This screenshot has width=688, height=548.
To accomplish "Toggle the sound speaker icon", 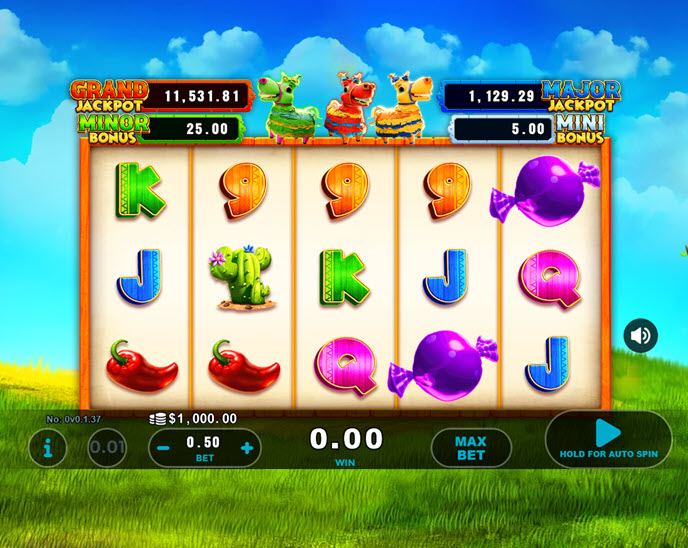I will (641, 335).
